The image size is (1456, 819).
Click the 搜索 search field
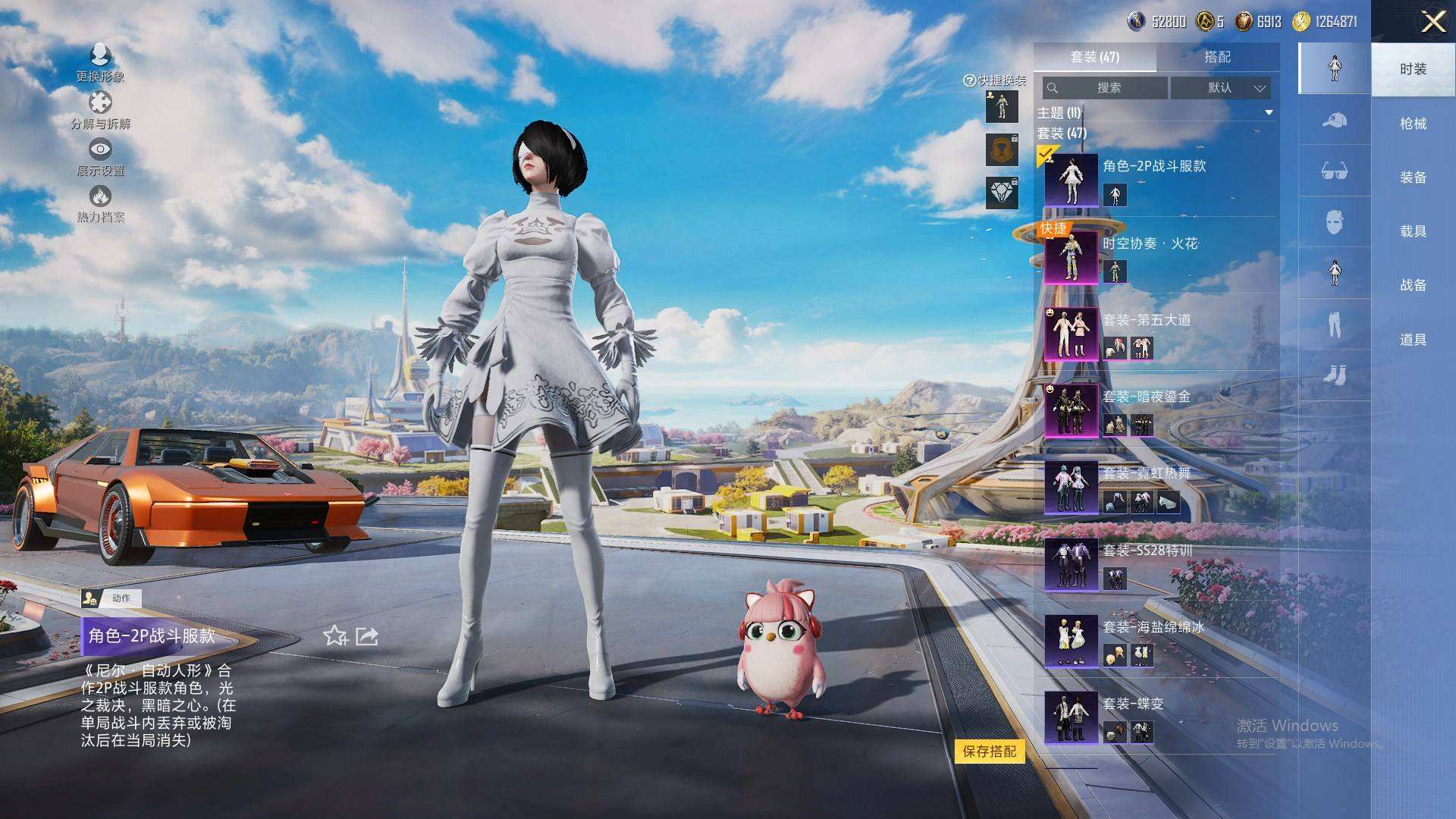pyautogui.click(x=1106, y=88)
